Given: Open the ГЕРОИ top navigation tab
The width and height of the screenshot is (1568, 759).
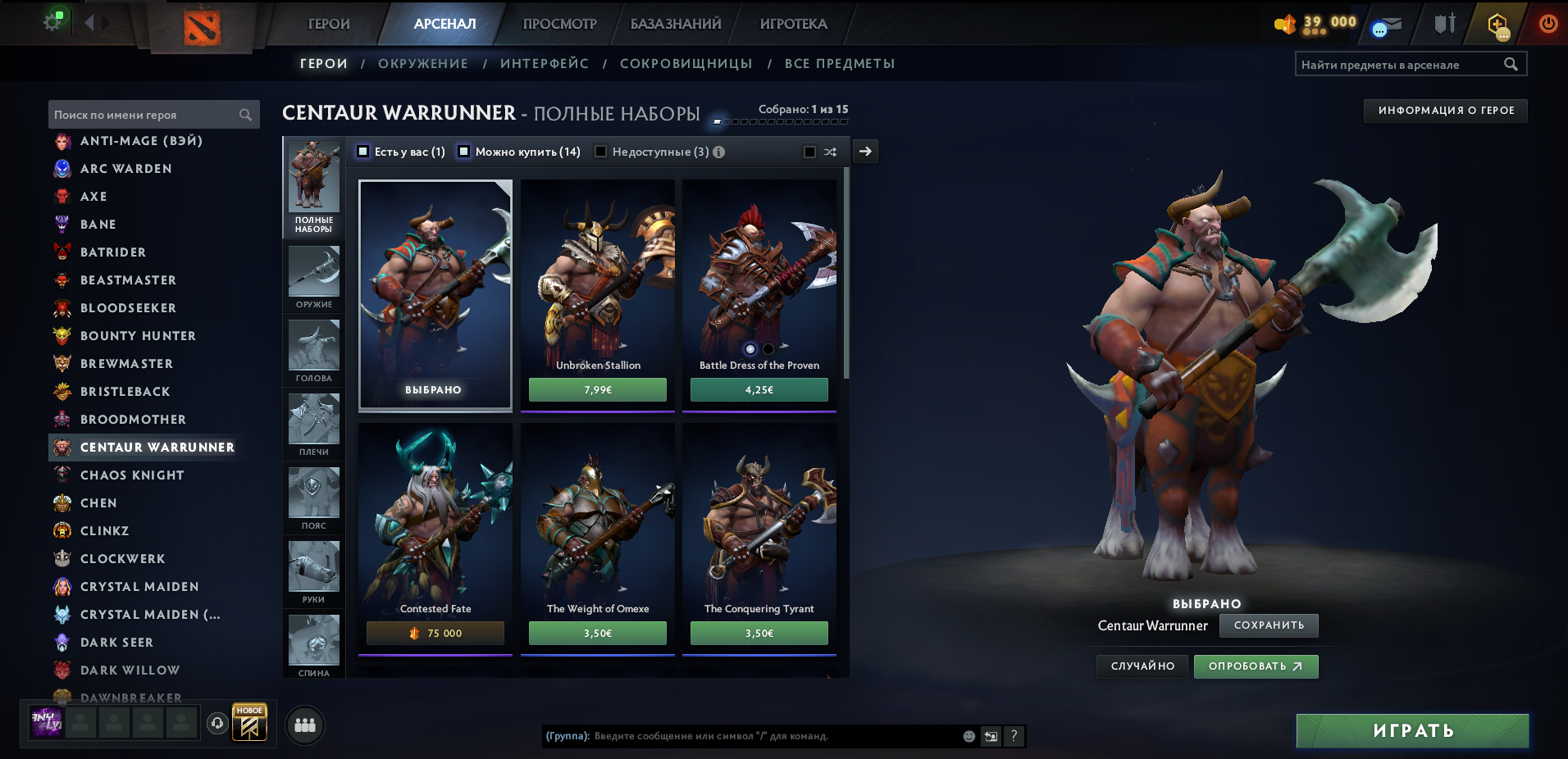Looking at the screenshot, I should tap(329, 24).
